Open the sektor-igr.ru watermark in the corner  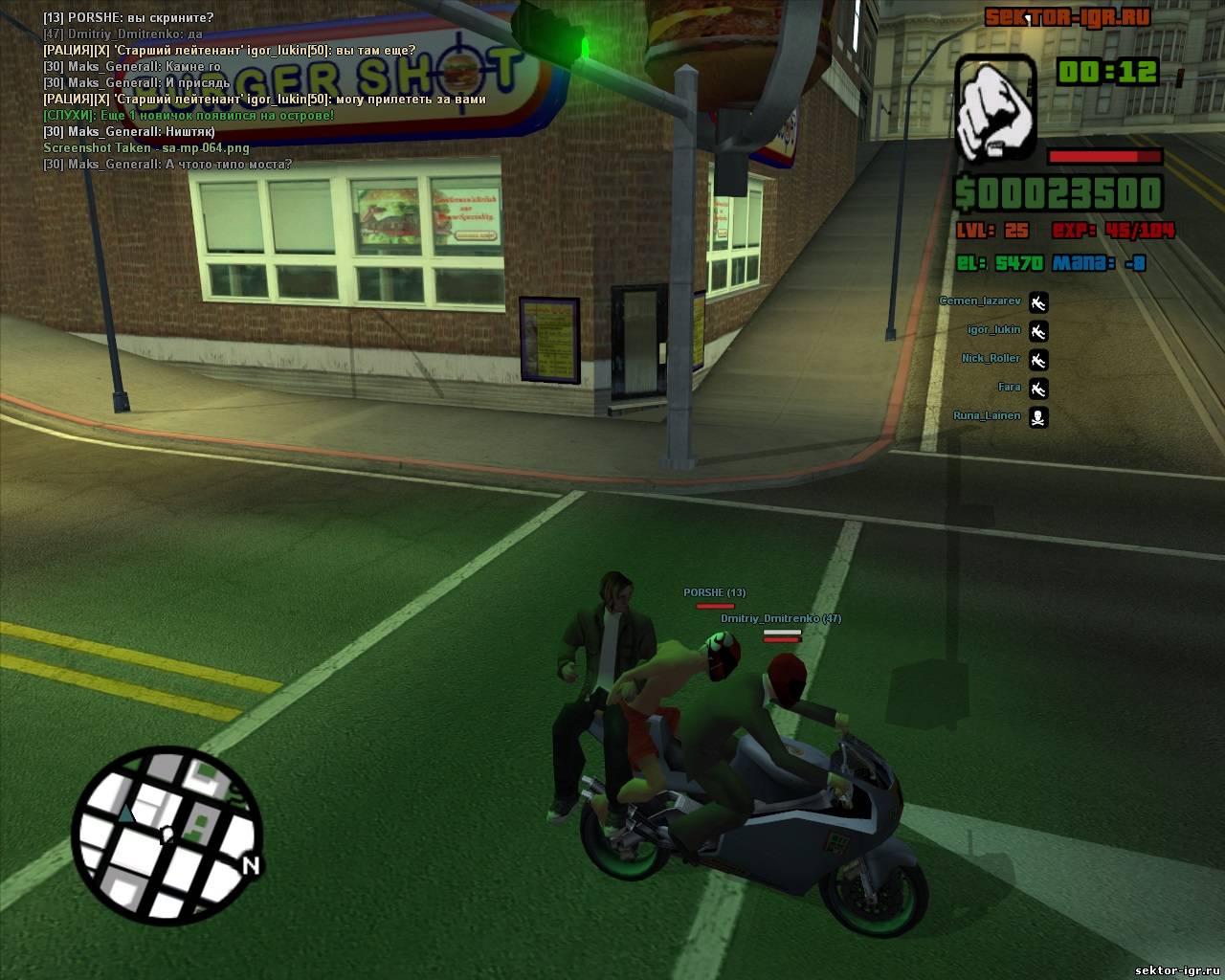click(x=1170, y=967)
